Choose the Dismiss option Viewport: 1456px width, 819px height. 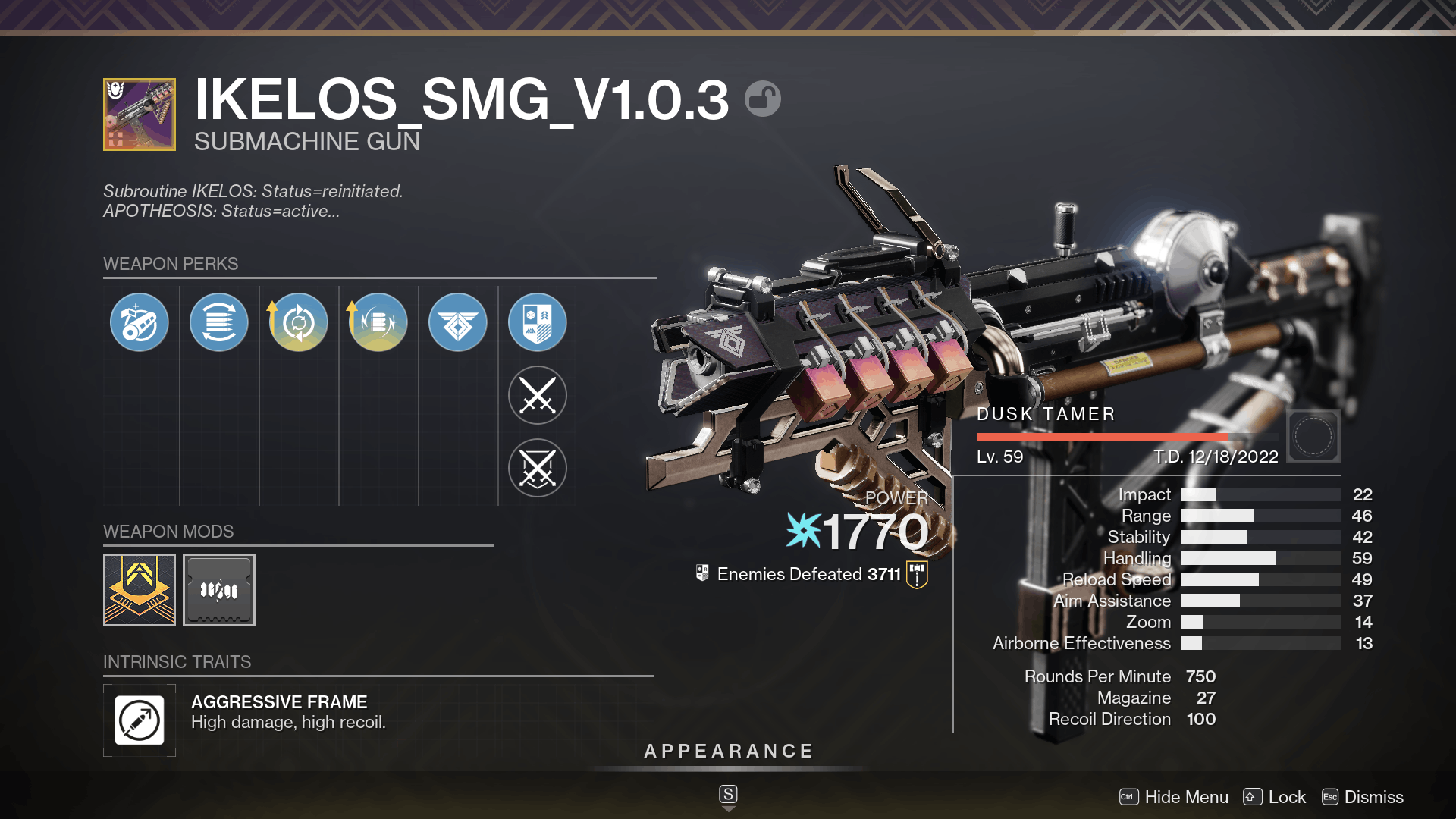1374,797
